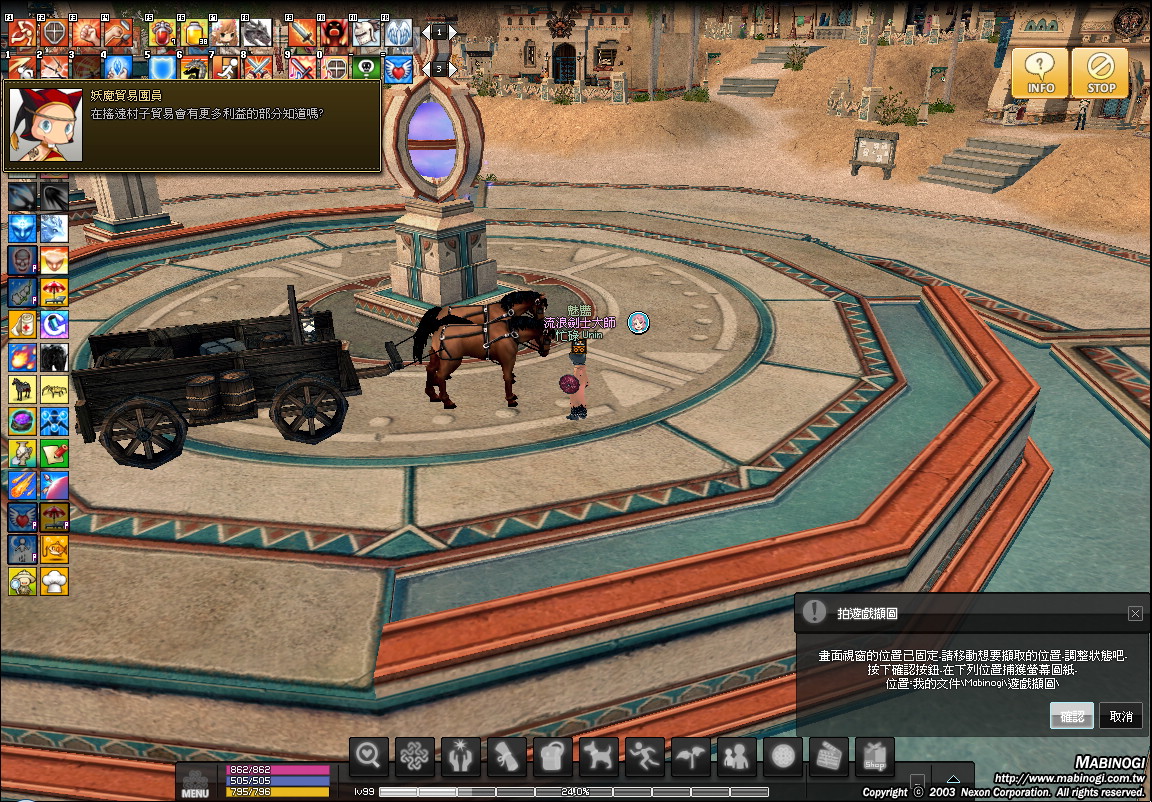
Task: Click the STOP button
Action: [x=1101, y=73]
